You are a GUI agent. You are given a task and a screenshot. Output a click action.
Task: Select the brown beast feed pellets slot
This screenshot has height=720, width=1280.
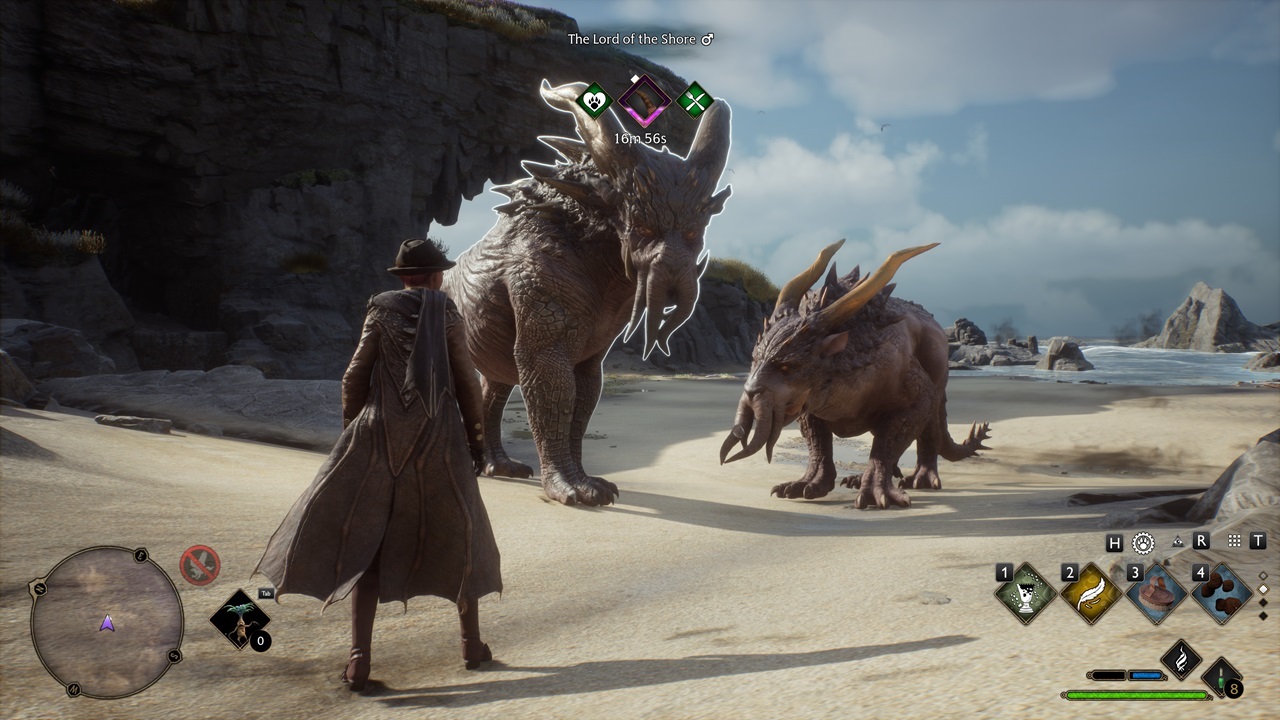[1222, 593]
